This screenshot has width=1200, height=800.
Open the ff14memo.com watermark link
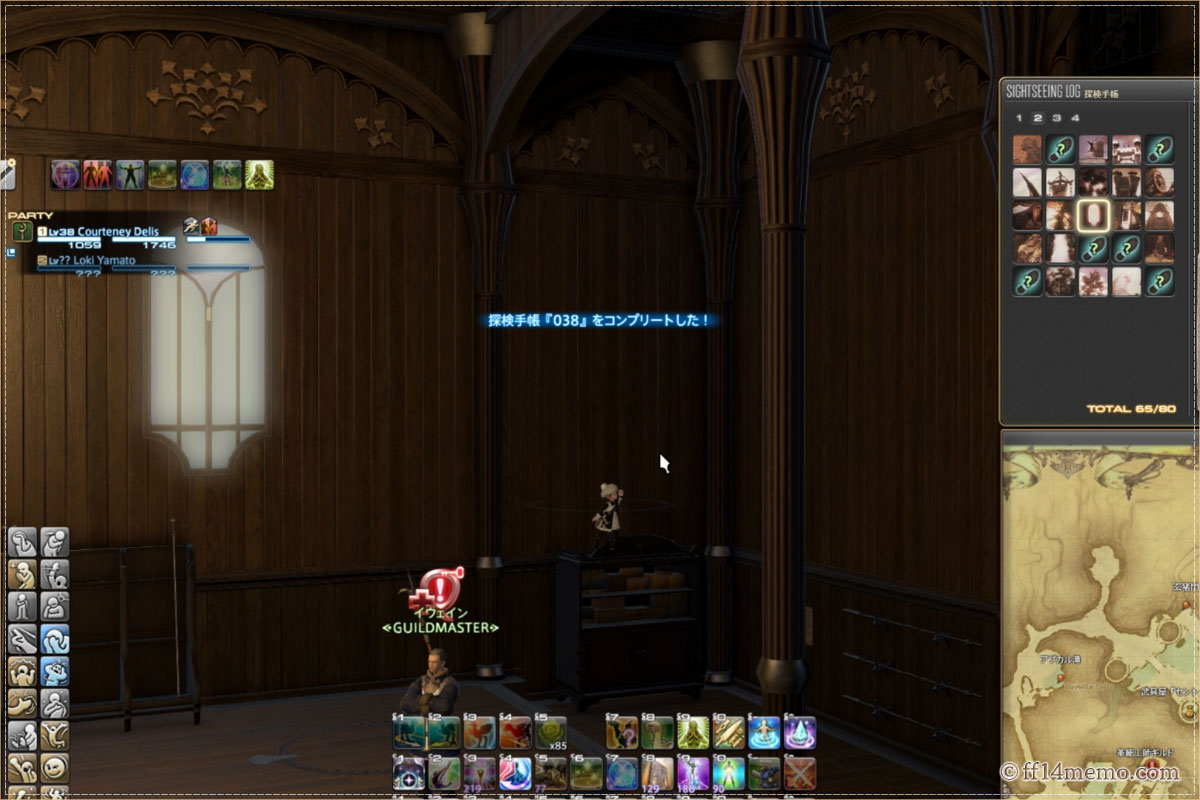[1090, 772]
